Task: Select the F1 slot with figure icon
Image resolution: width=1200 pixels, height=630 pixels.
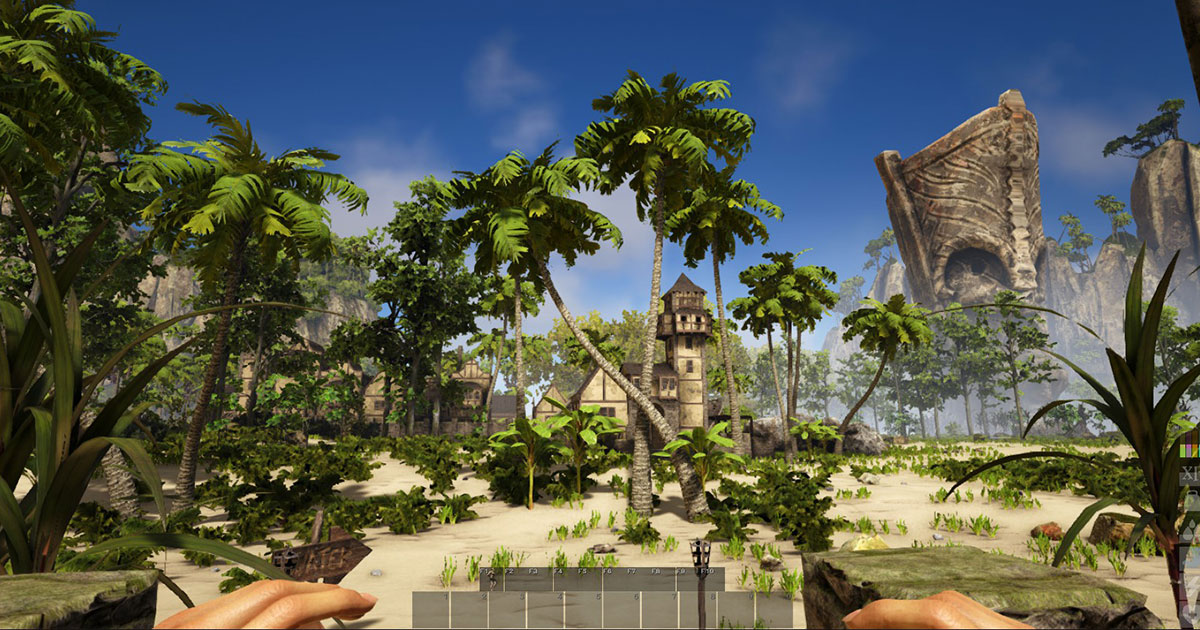Action: (491, 579)
